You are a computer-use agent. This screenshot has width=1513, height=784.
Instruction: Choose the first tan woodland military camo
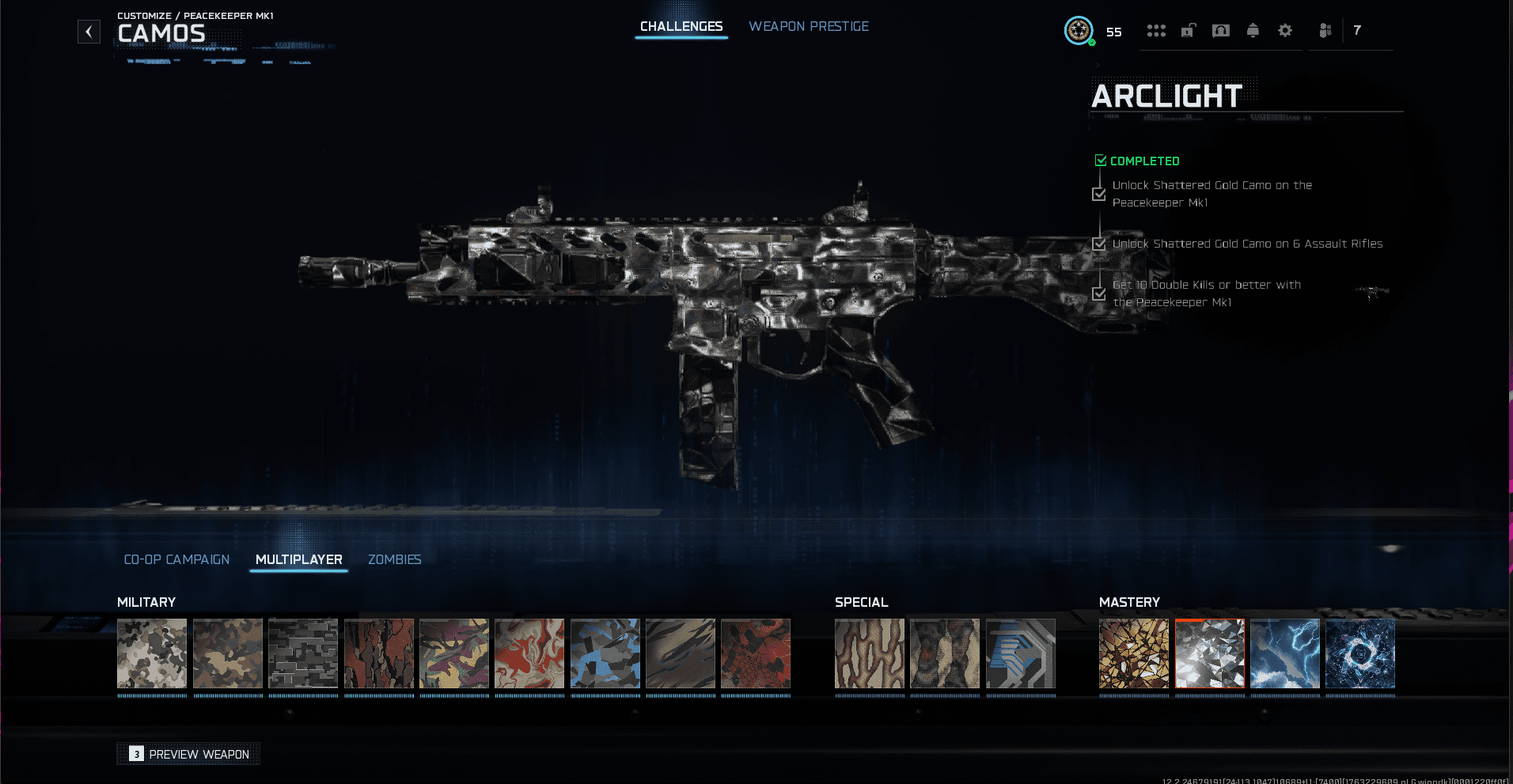152,653
